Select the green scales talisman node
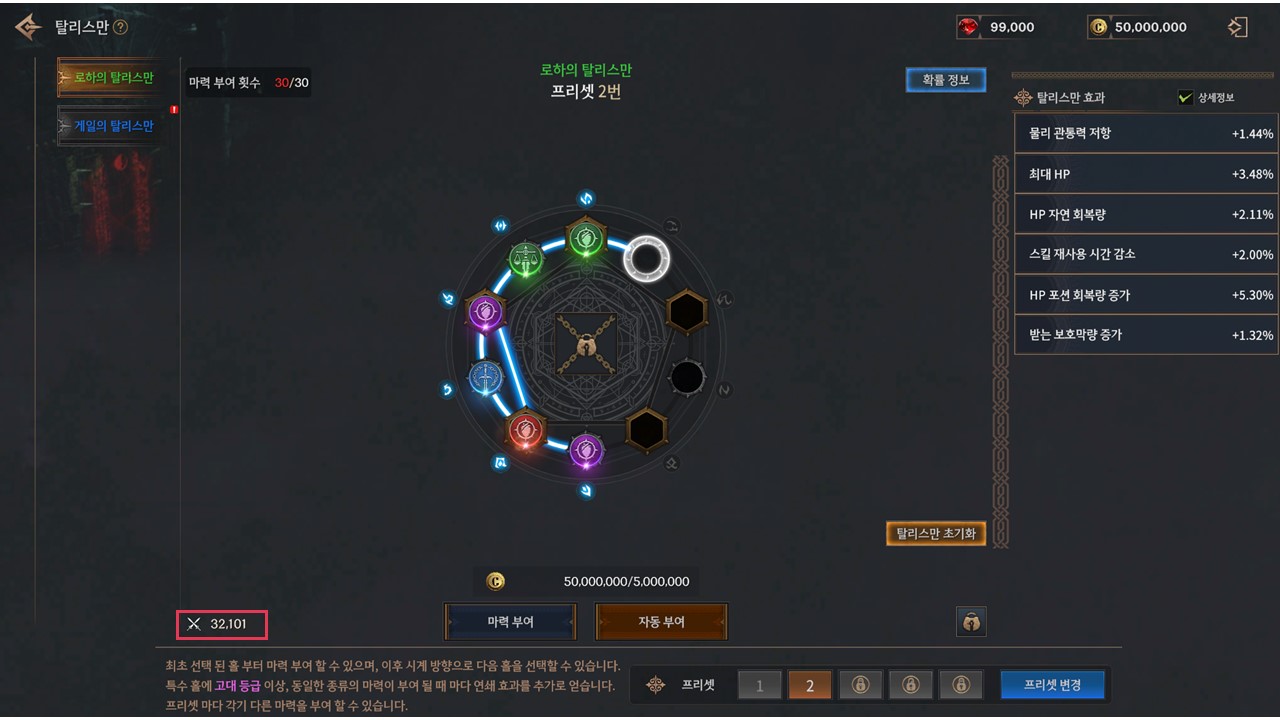Image resolution: width=1280 pixels, height=720 pixels. click(526, 259)
